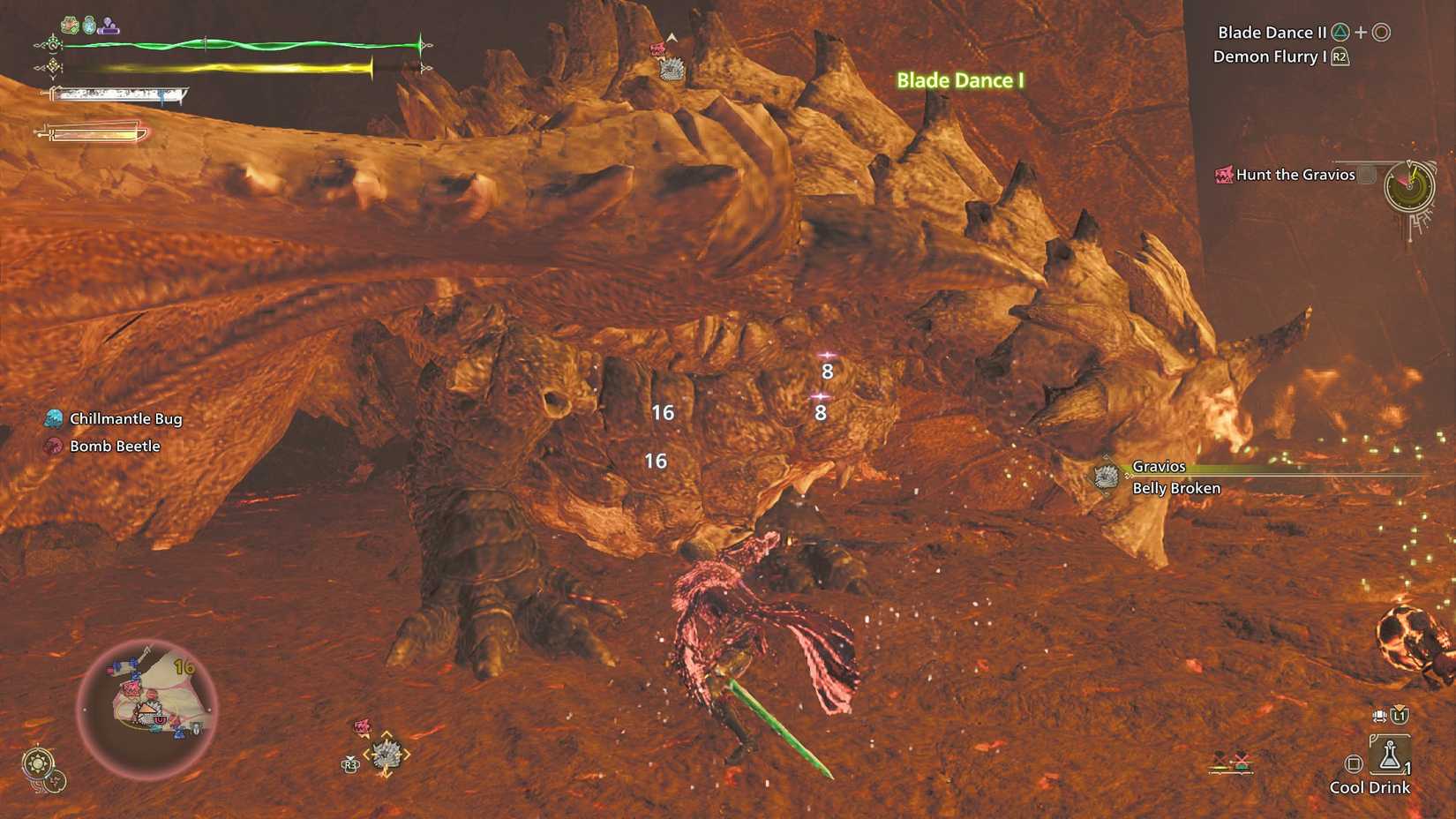Viewport: 1456px width, 819px height.
Task: Click the Bomb Beetle icon
Action: (54, 446)
